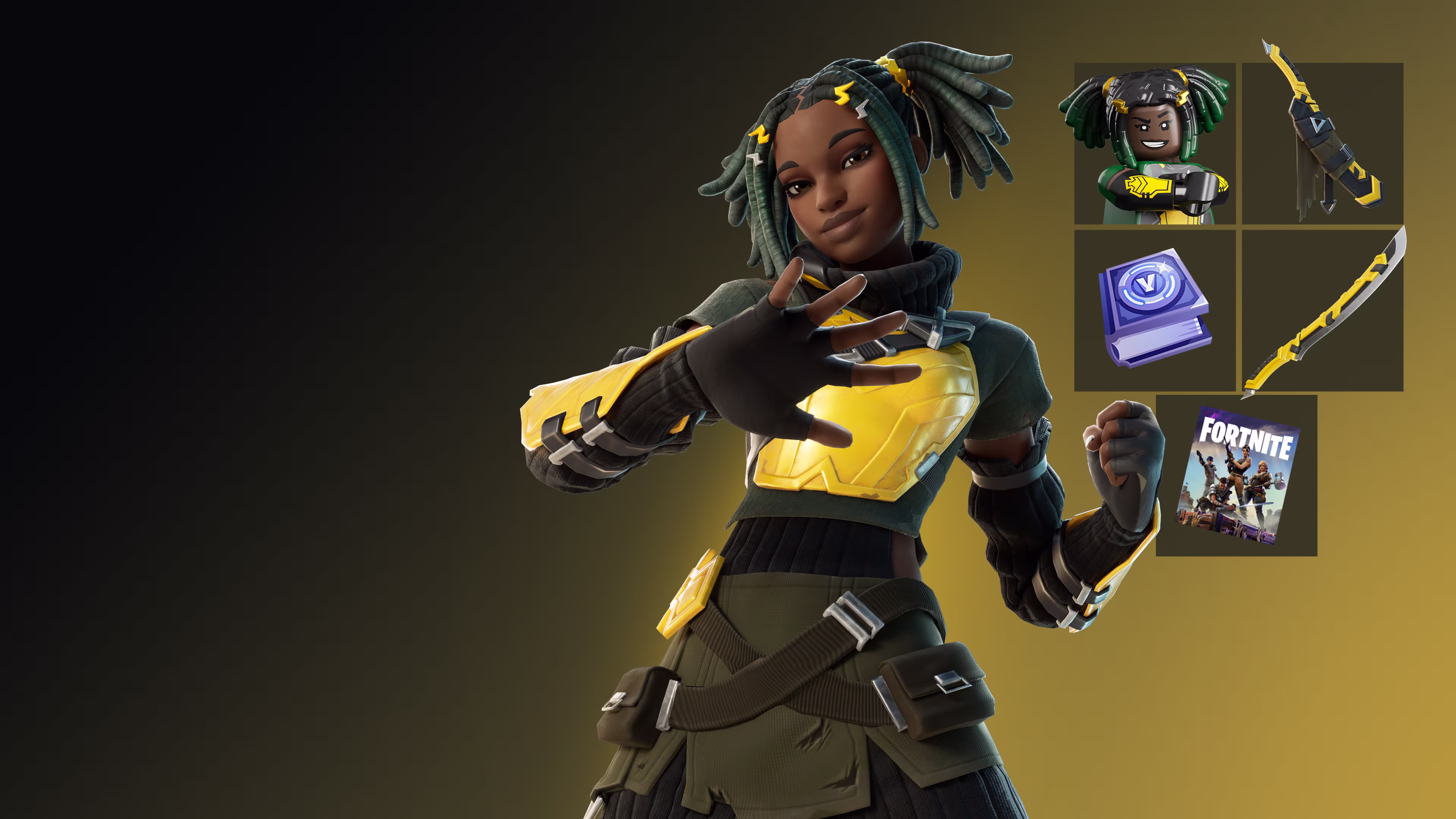The height and width of the screenshot is (819, 1456).
Task: Choose the sheathed blade back bling tile
Action: pyautogui.click(x=1323, y=144)
